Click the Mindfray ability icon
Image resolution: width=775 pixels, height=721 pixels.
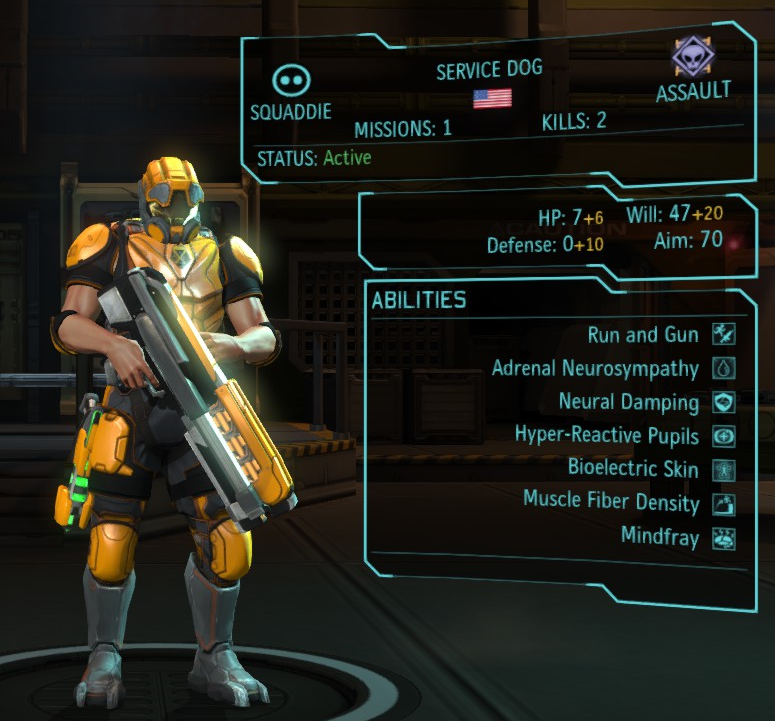723,537
